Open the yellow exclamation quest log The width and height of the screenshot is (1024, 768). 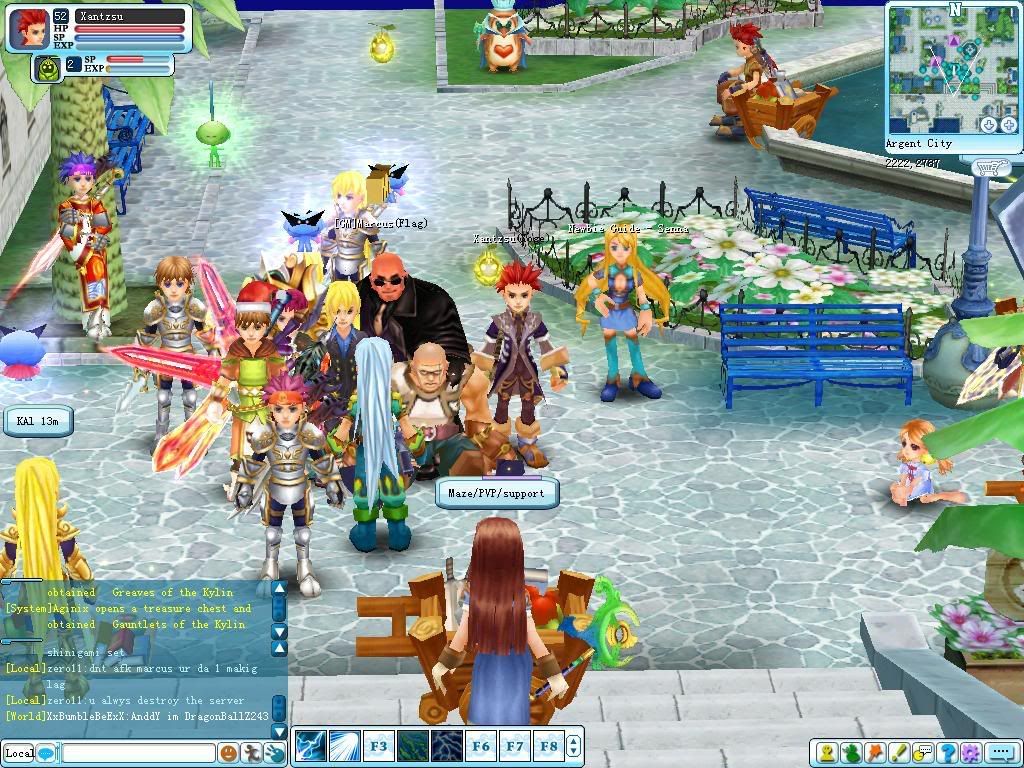pyautogui.click(x=899, y=753)
